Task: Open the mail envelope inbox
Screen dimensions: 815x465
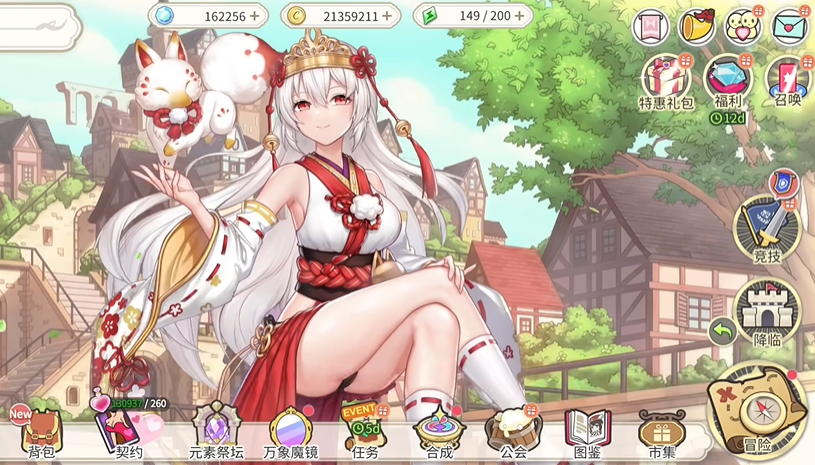Action: click(791, 25)
